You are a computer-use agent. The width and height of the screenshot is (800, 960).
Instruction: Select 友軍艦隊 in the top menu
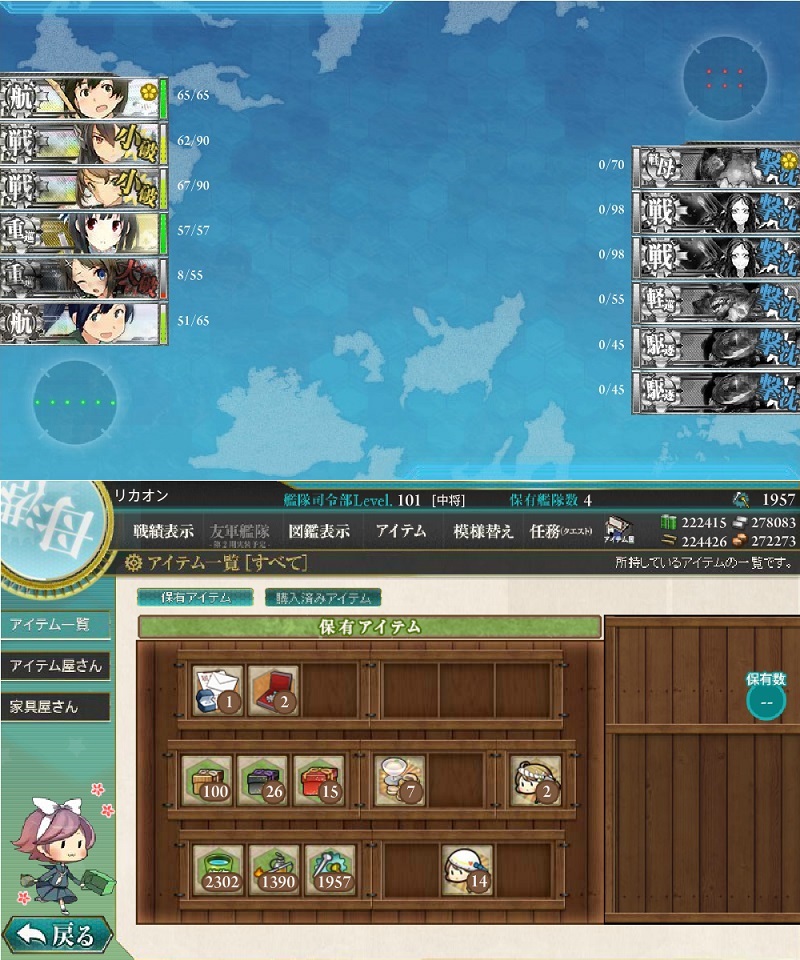pyautogui.click(x=238, y=532)
